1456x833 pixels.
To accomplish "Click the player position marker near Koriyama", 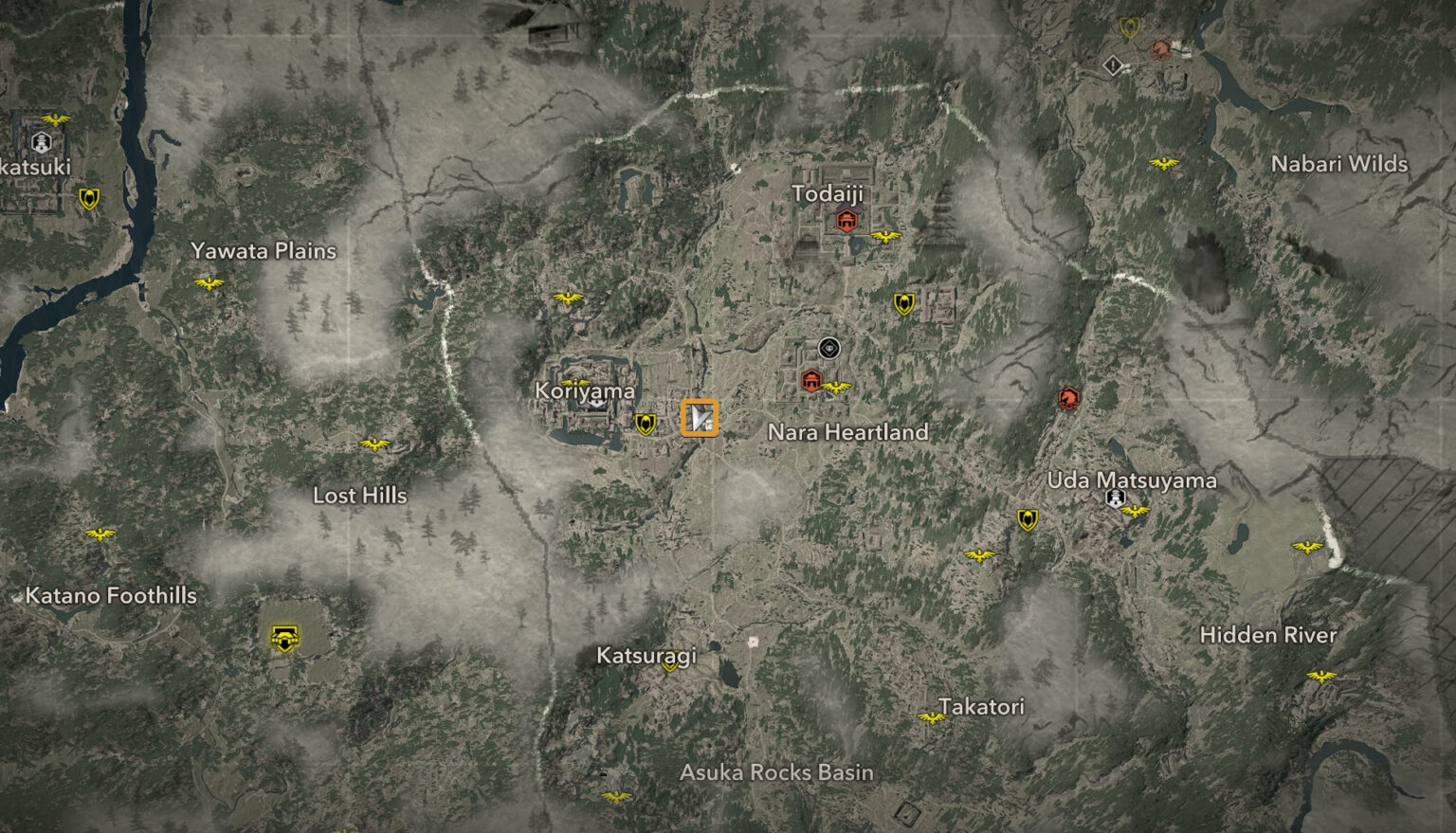I will coord(701,419).
